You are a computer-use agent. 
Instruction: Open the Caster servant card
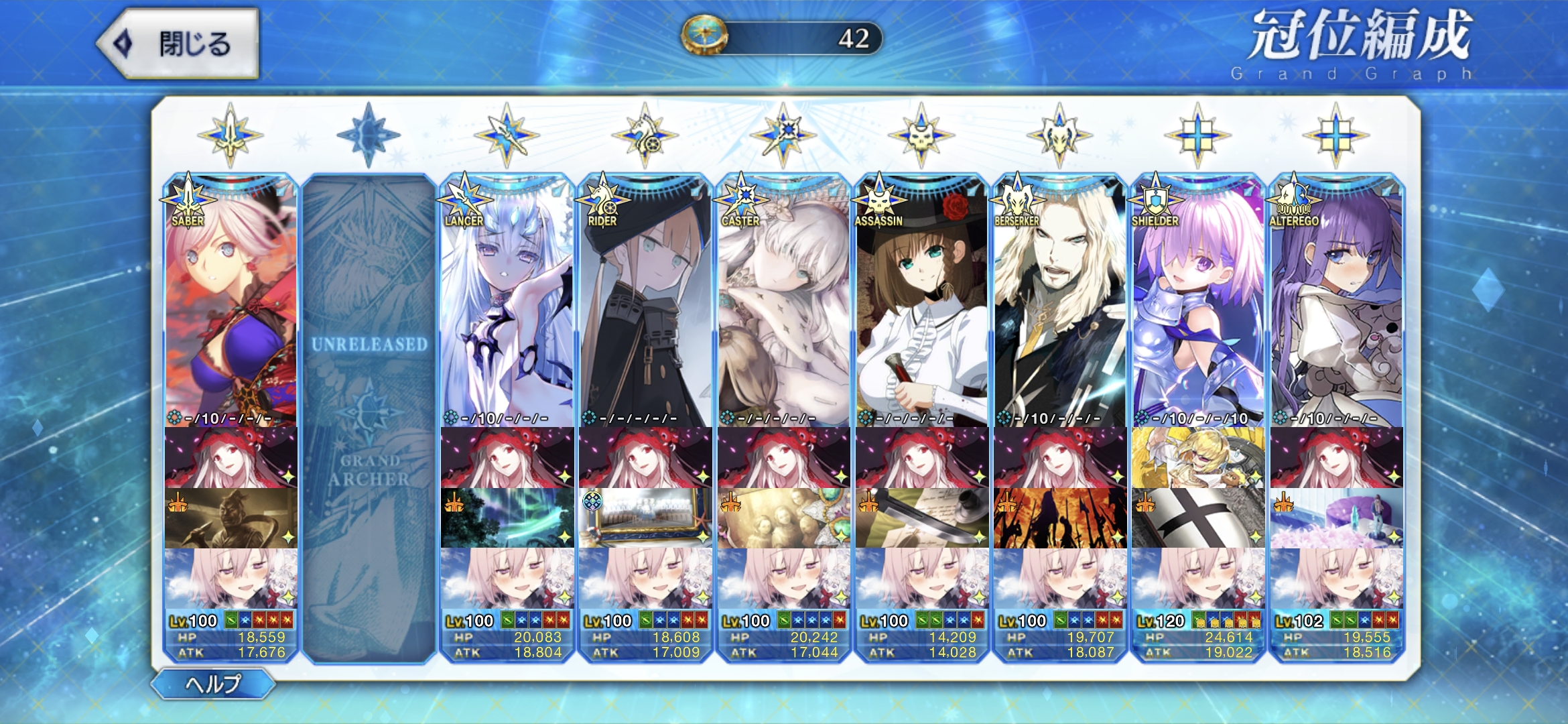point(783,302)
